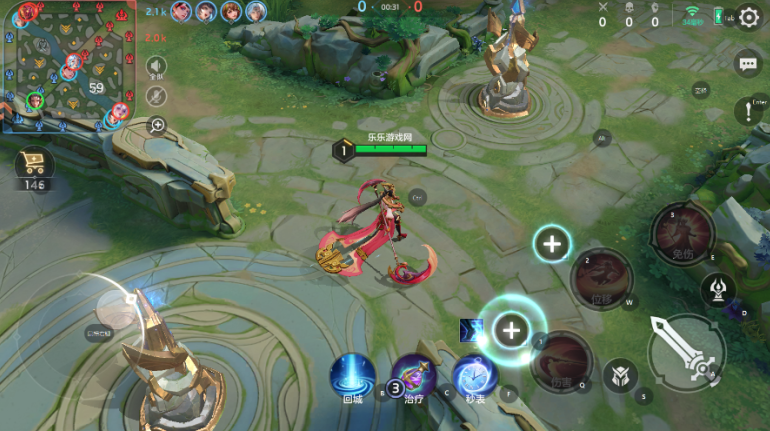Use the 秒表 stopwatch item

pos(475,374)
